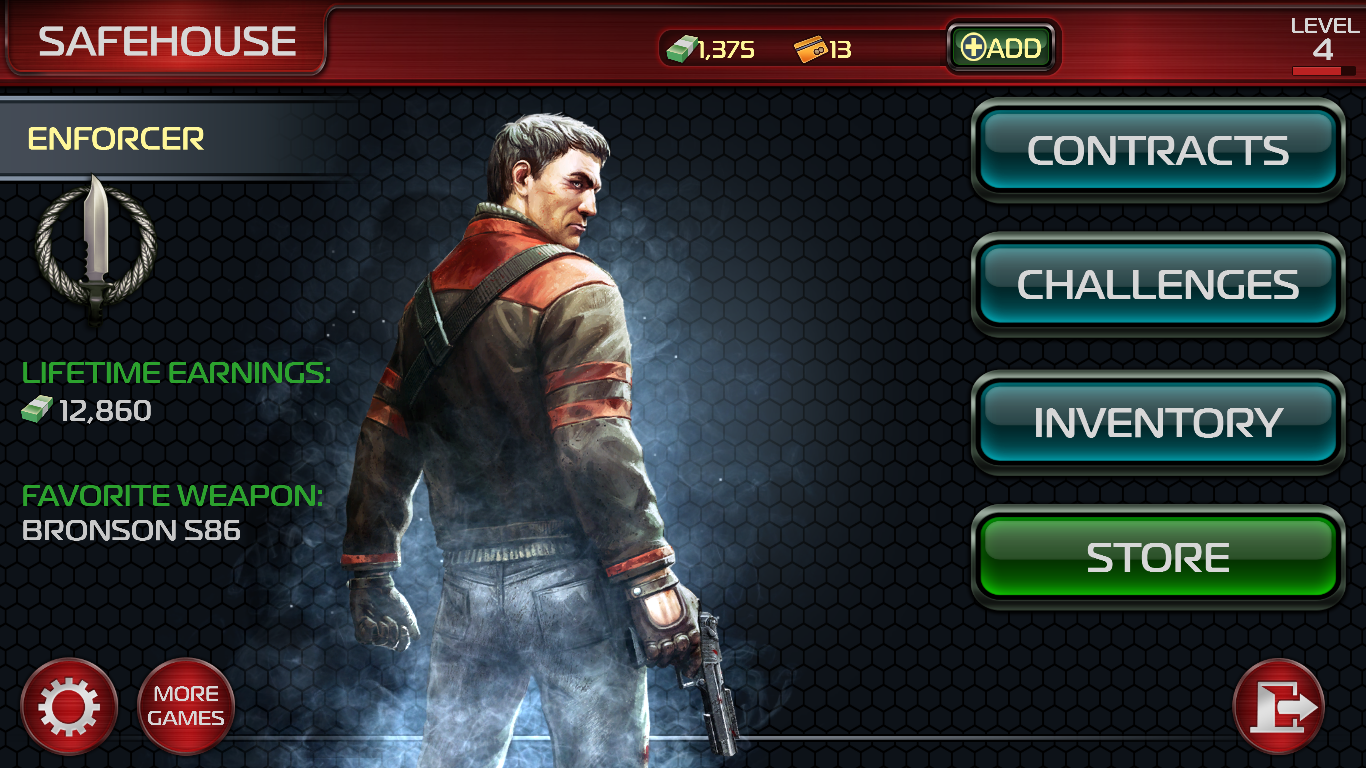This screenshot has height=768, width=1366.
Task: Click the Enforcer knife rank badge
Action: [x=96, y=245]
